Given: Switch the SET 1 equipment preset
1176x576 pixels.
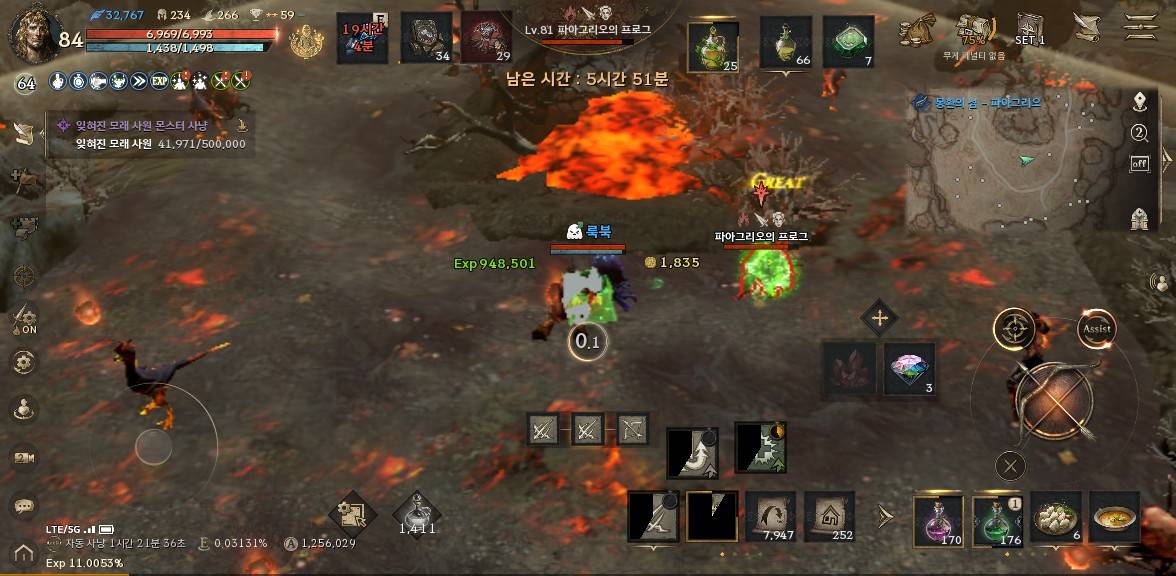Looking at the screenshot, I should point(1030,28).
